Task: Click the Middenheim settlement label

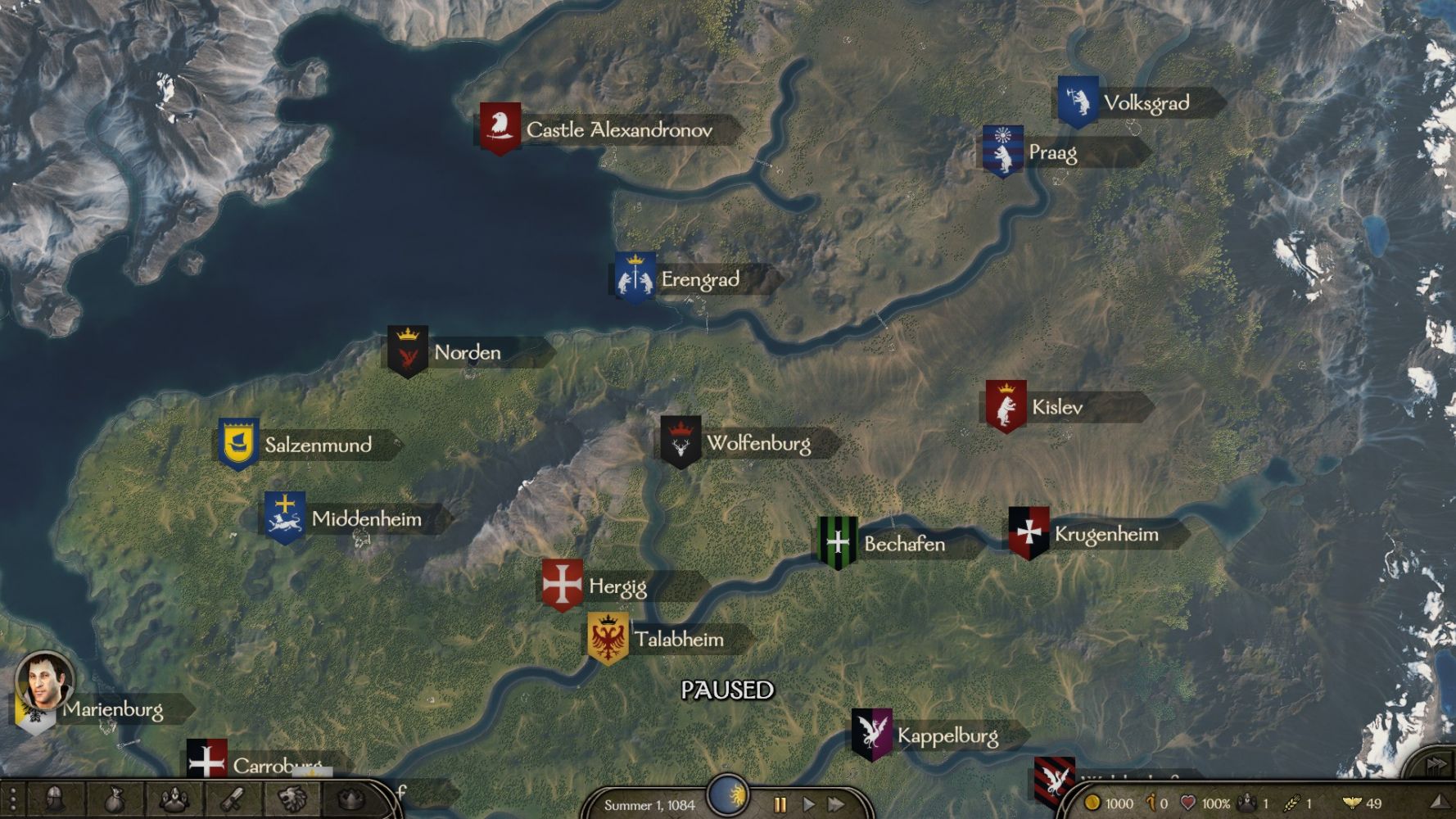Action: pos(366,518)
